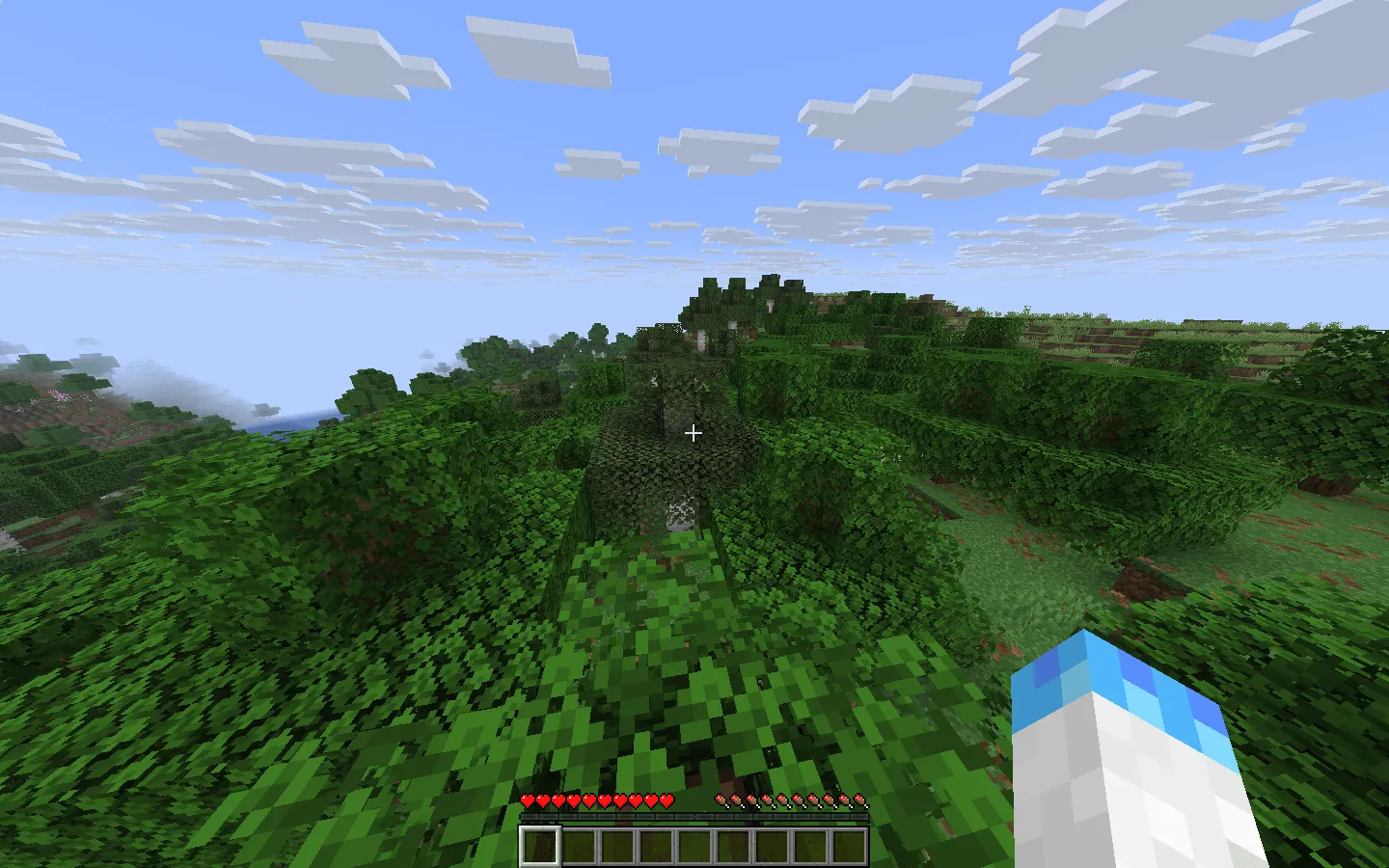Click the leftmost heart in the health bar
1389x868 pixels.
[x=528, y=800]
